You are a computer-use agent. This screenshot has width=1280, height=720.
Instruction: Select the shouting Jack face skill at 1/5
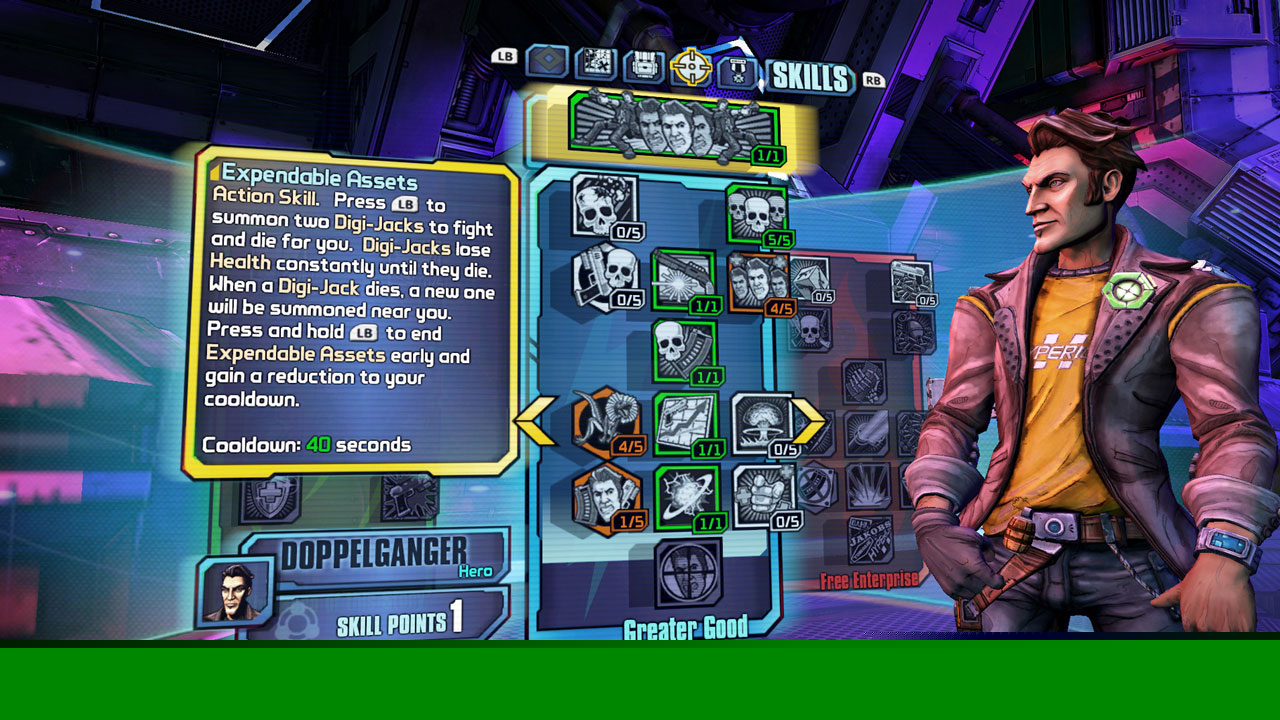[606, 497]
